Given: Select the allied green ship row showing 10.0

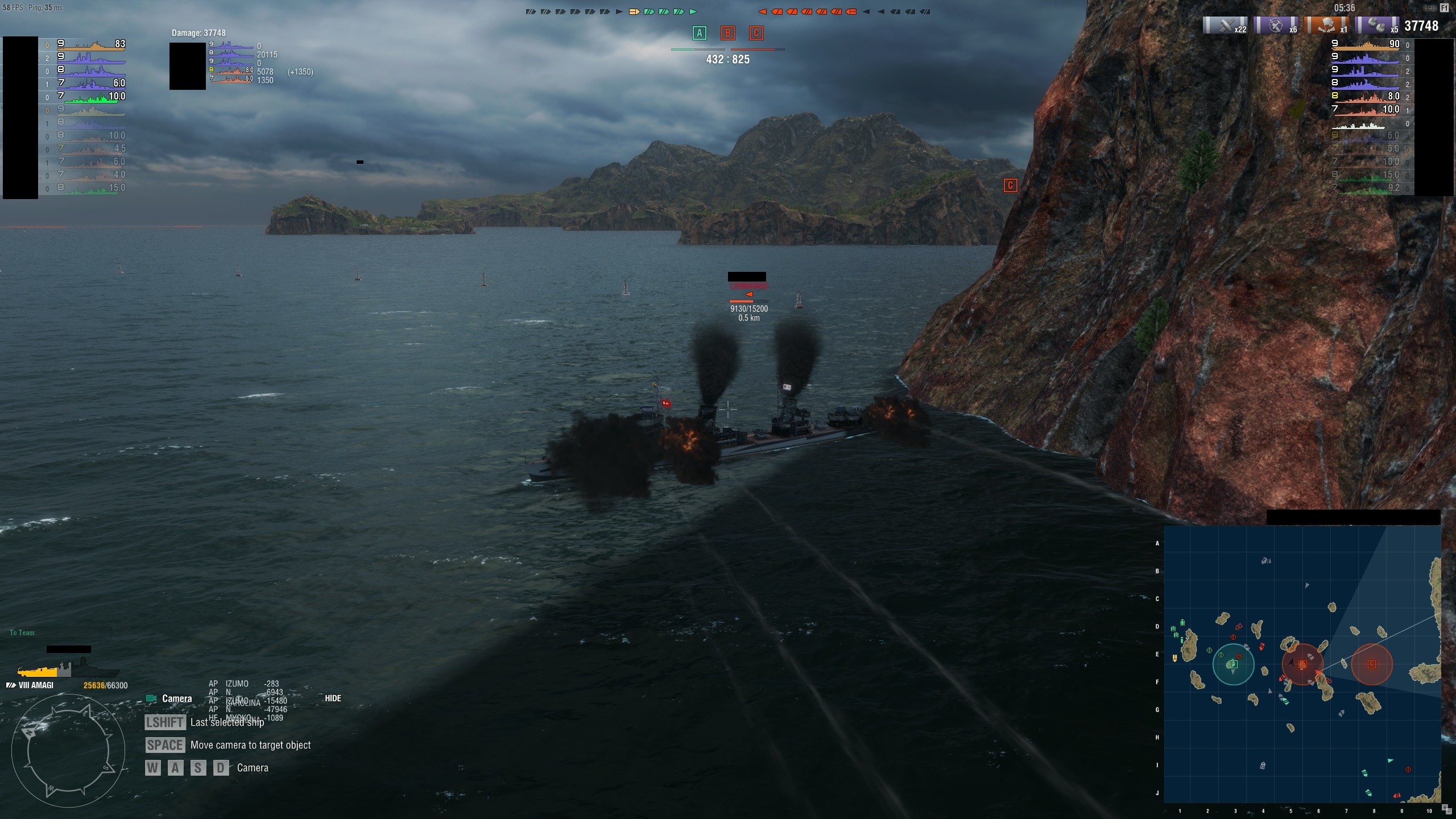Looking at the screenshot, I should point(91,96).
